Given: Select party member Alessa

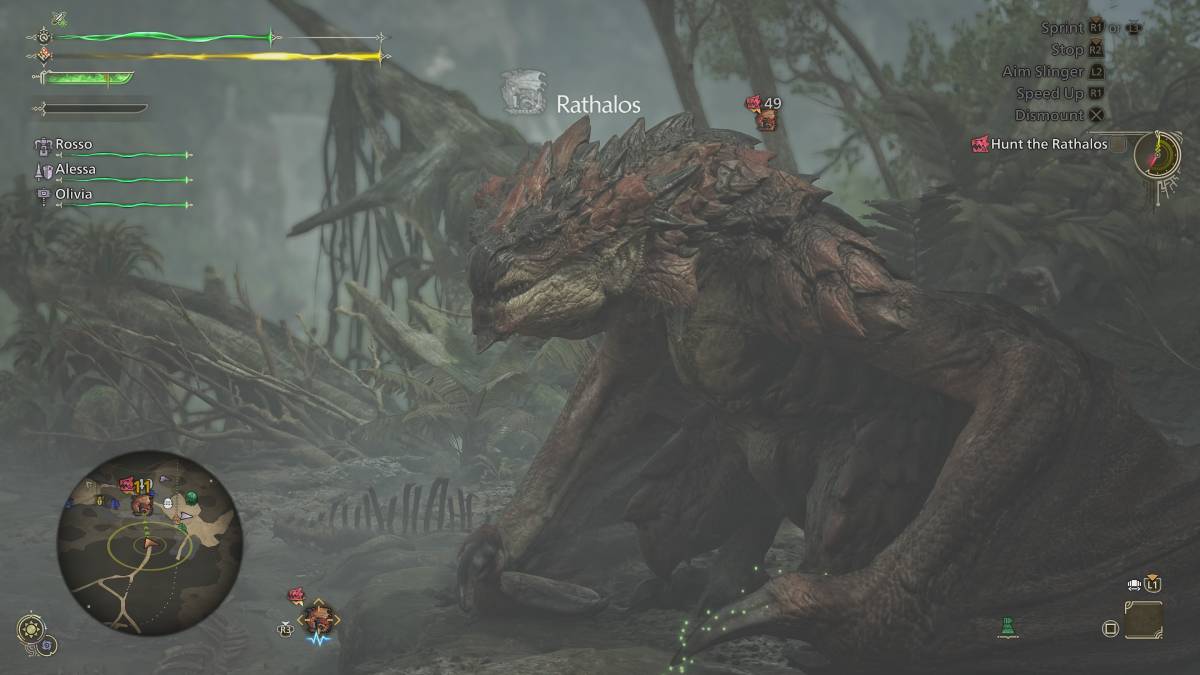Looking at the screenshot, I should tap(75, 170).
